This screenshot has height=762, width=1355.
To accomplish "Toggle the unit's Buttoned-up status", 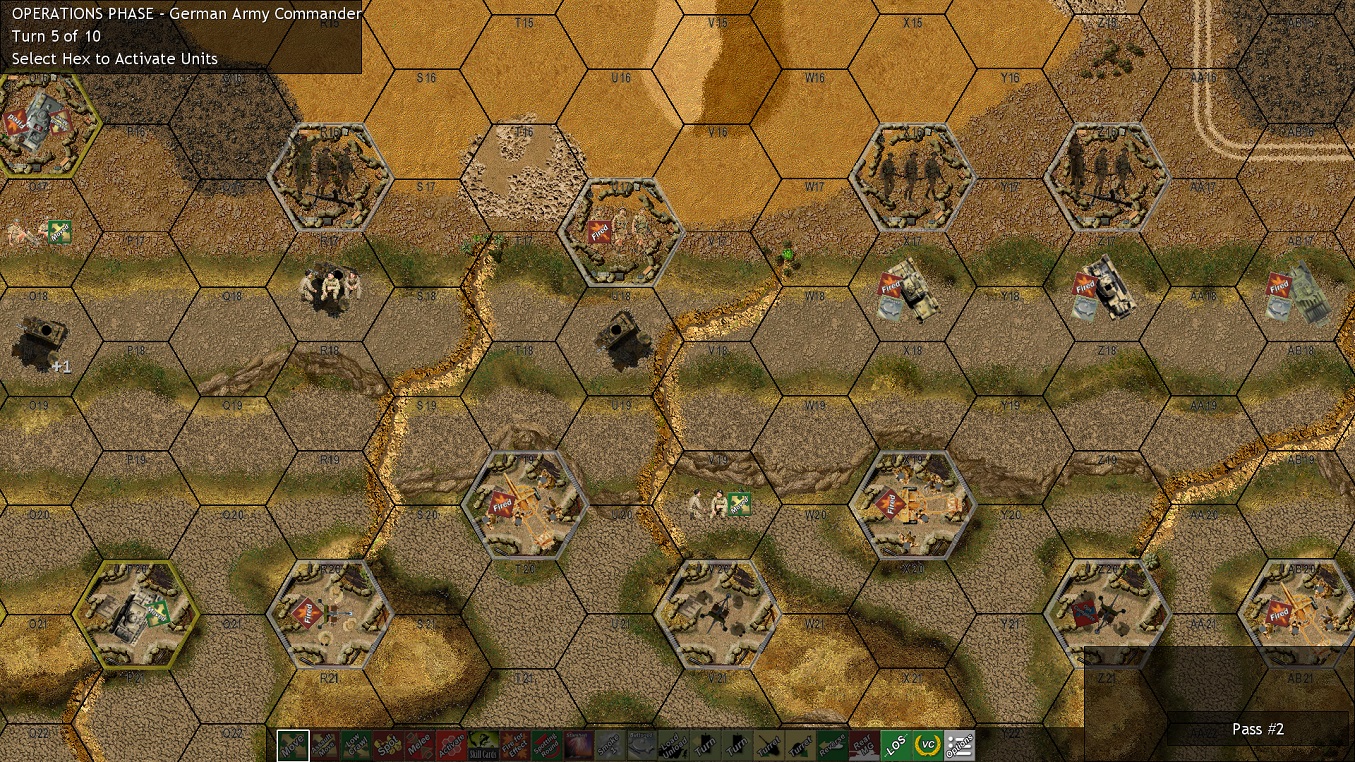I will [642, 744].
